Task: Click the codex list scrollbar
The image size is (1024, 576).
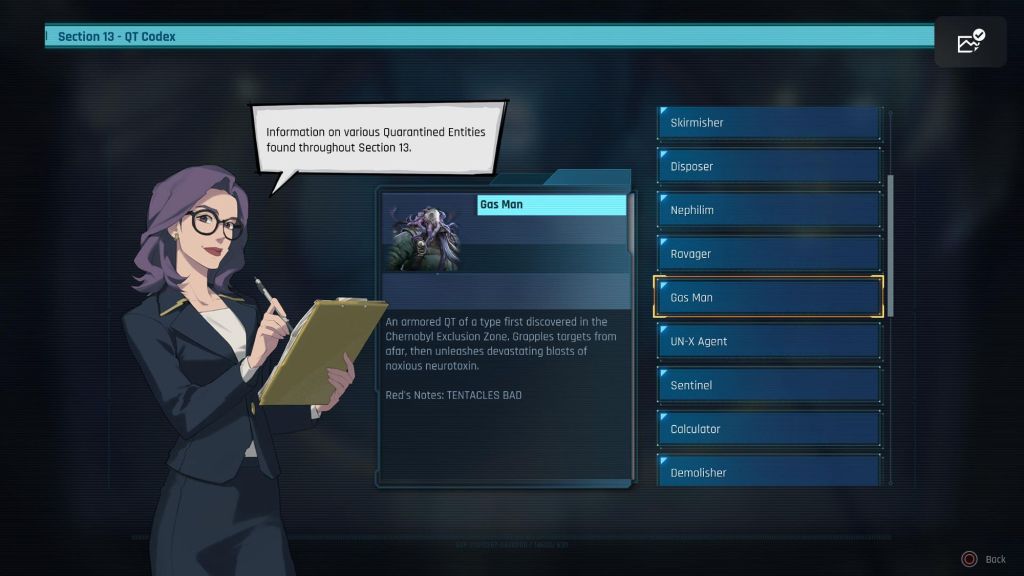Action: click(x=890, y=245)
